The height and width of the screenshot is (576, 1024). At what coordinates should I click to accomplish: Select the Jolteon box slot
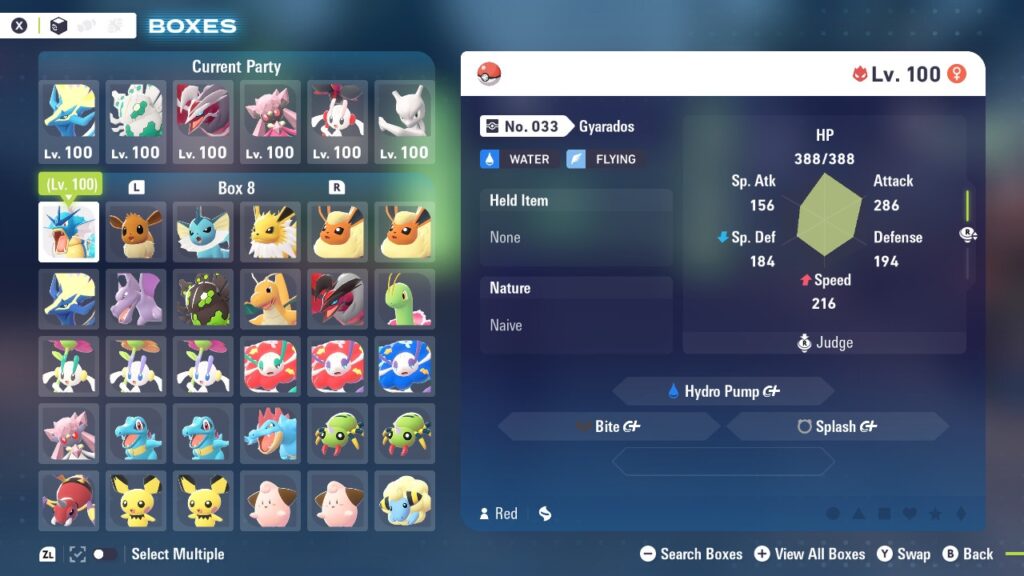pyautogui.click(x=270, y=232)
